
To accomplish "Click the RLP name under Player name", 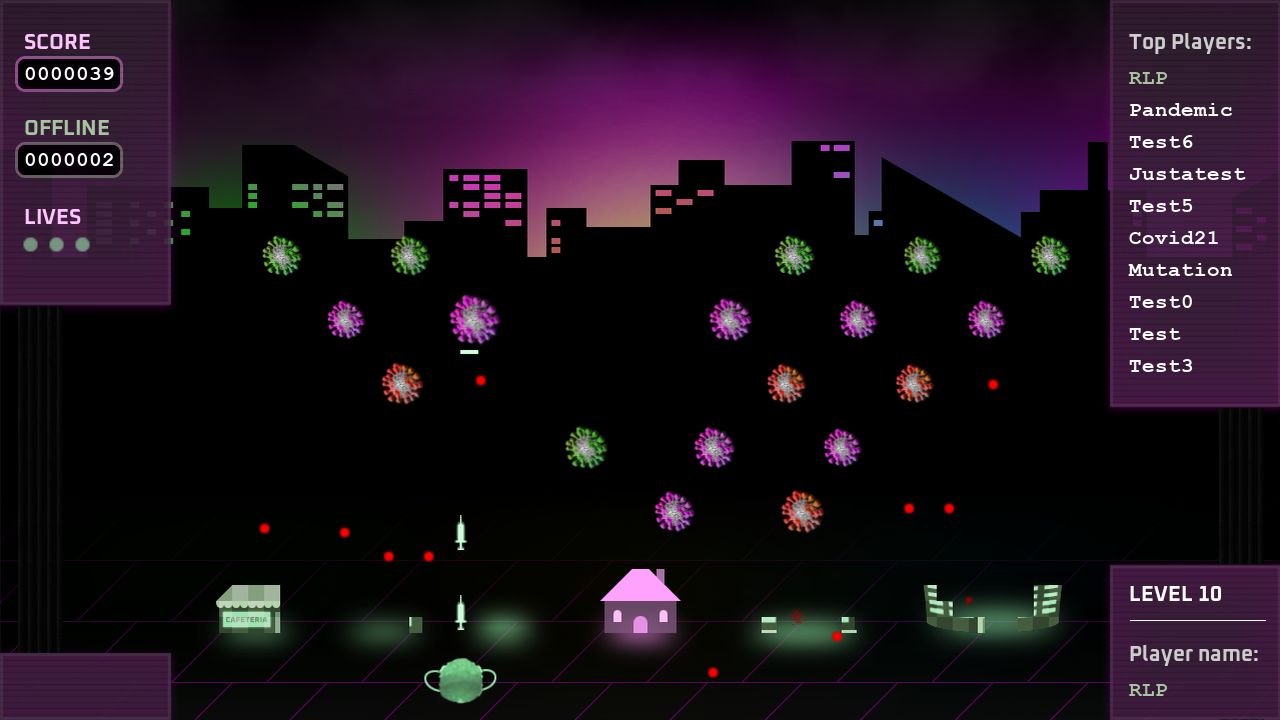I will pos(1148,690).
